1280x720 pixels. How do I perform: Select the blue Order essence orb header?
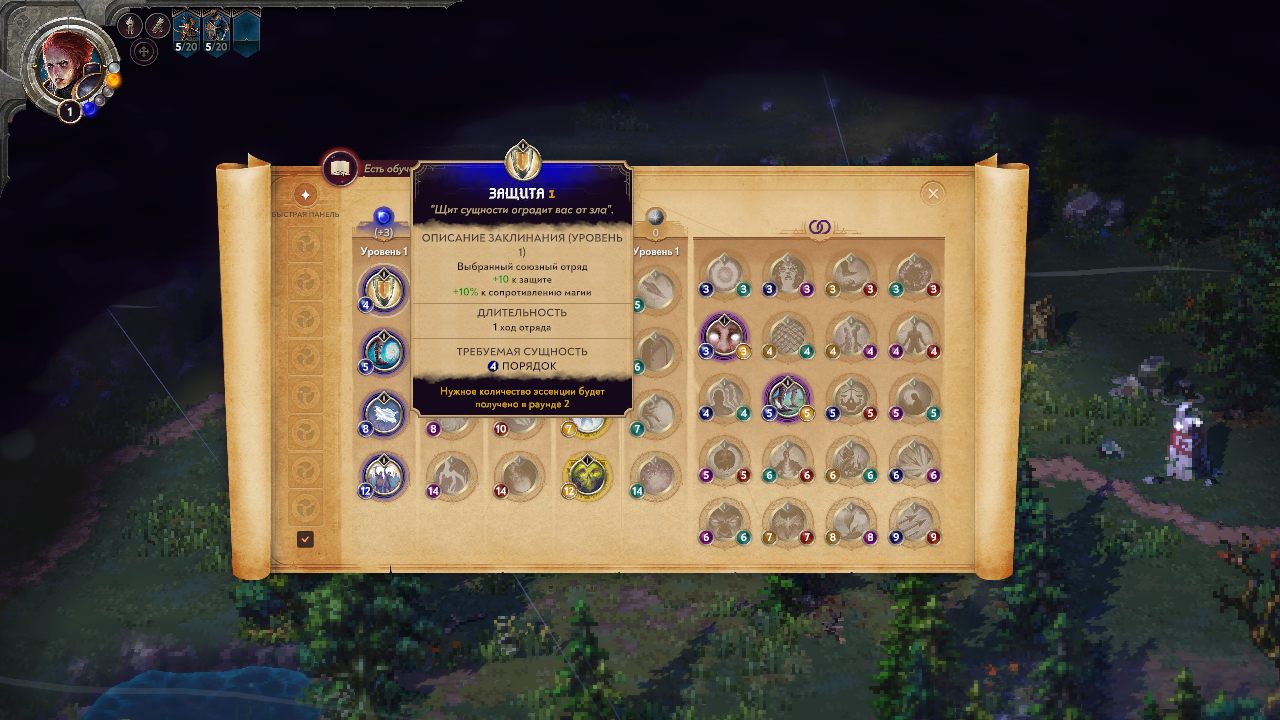[x=383, y=216]
